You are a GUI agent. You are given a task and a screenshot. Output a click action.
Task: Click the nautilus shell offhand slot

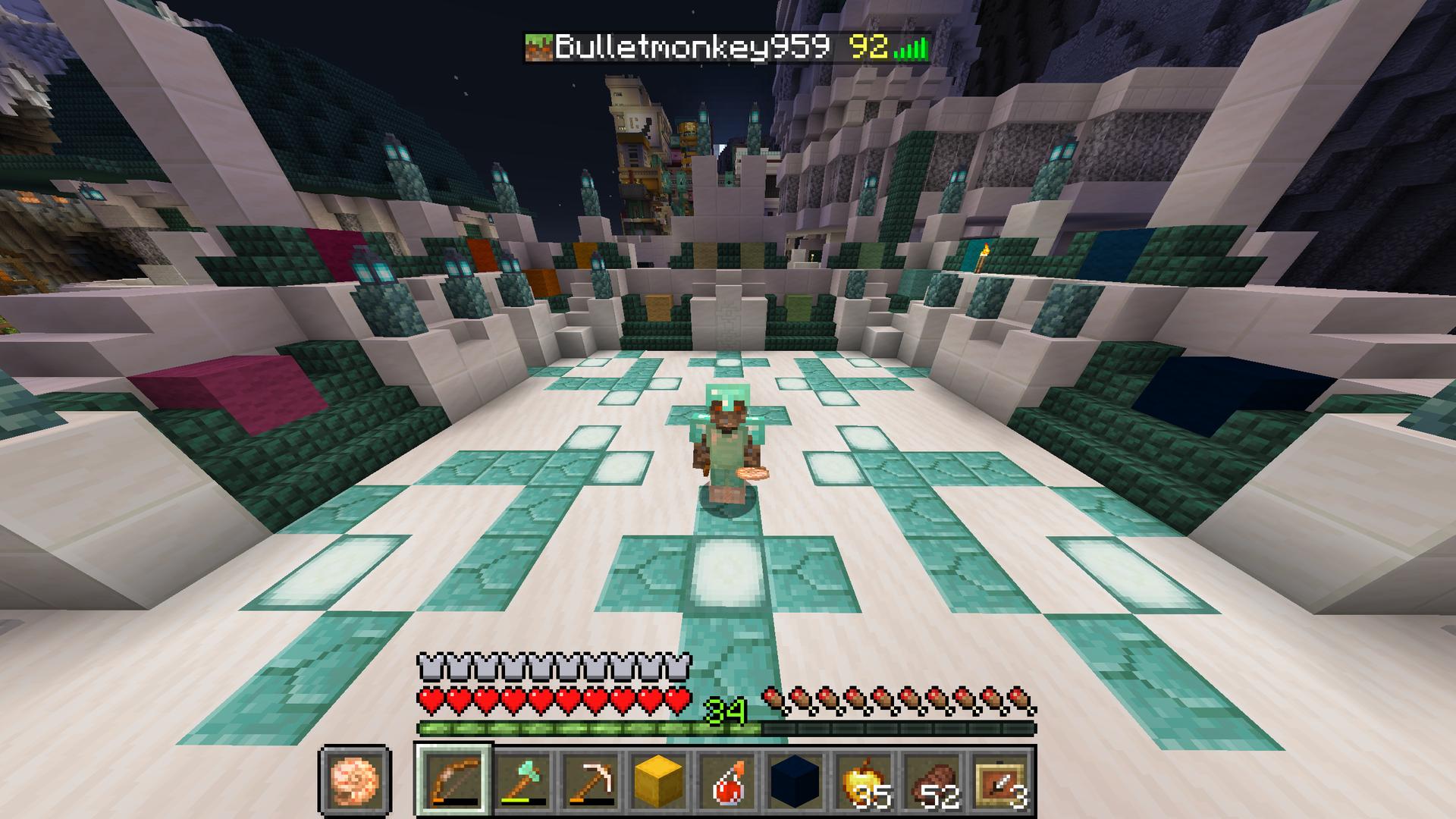pos(355,780)
